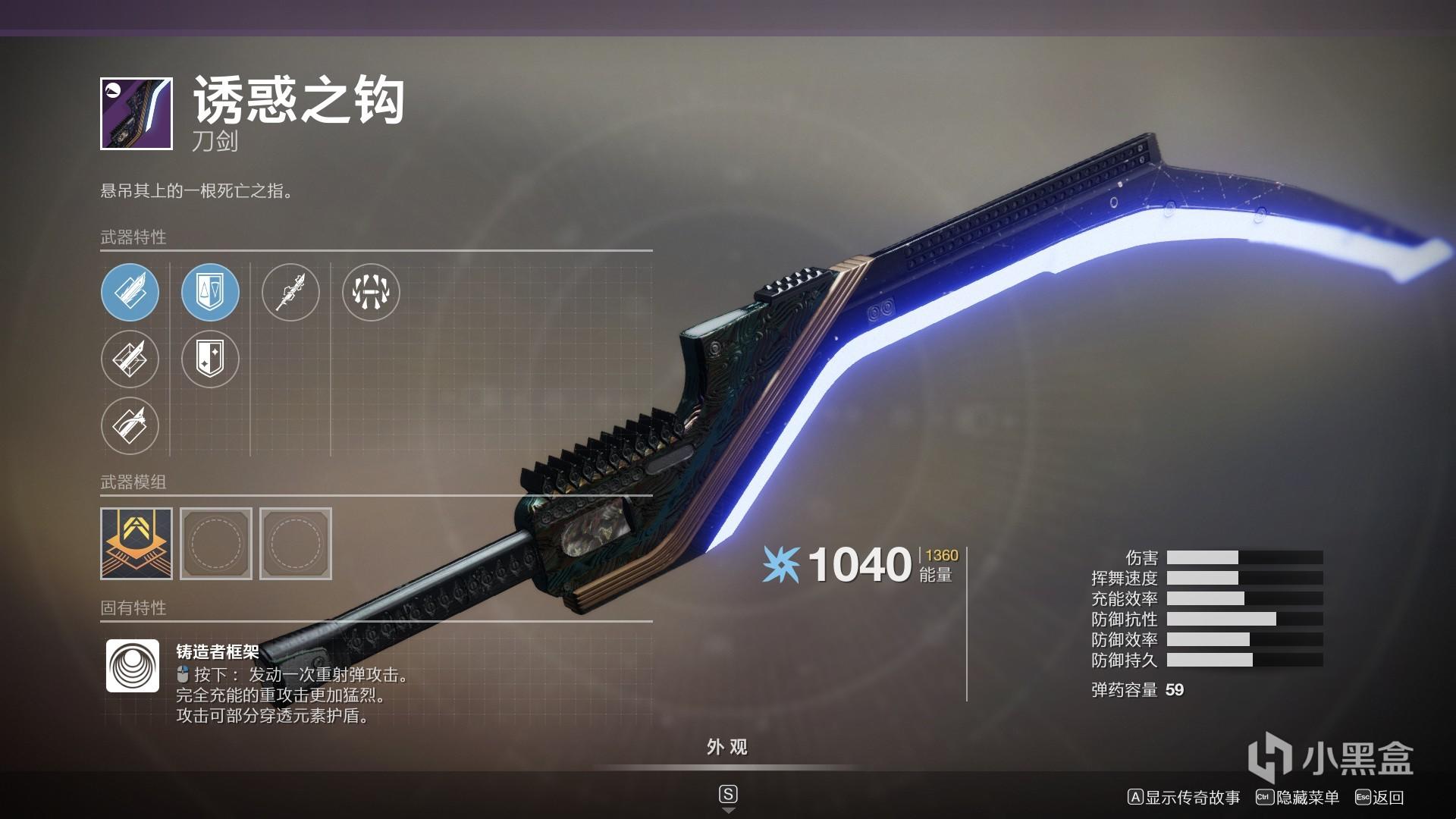Pick the second blade perk in the left column
Image resolution: width=1456 pixels, height=819 pixels.
pos(130,359)
